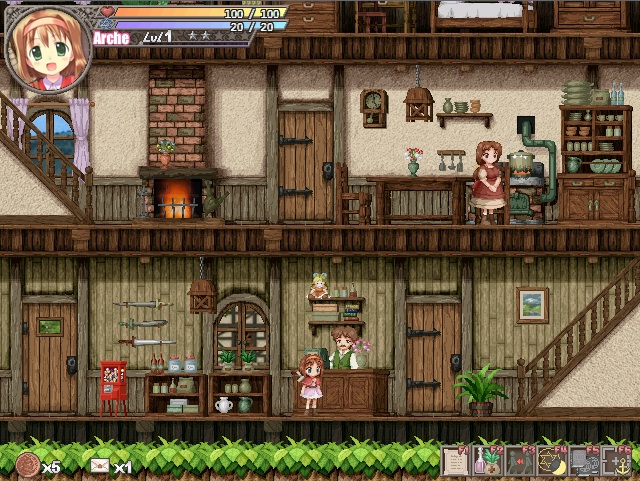Open the parchment scroll menu slot
The width and height of the screenshot is (640, 481).
pos(456,461)
